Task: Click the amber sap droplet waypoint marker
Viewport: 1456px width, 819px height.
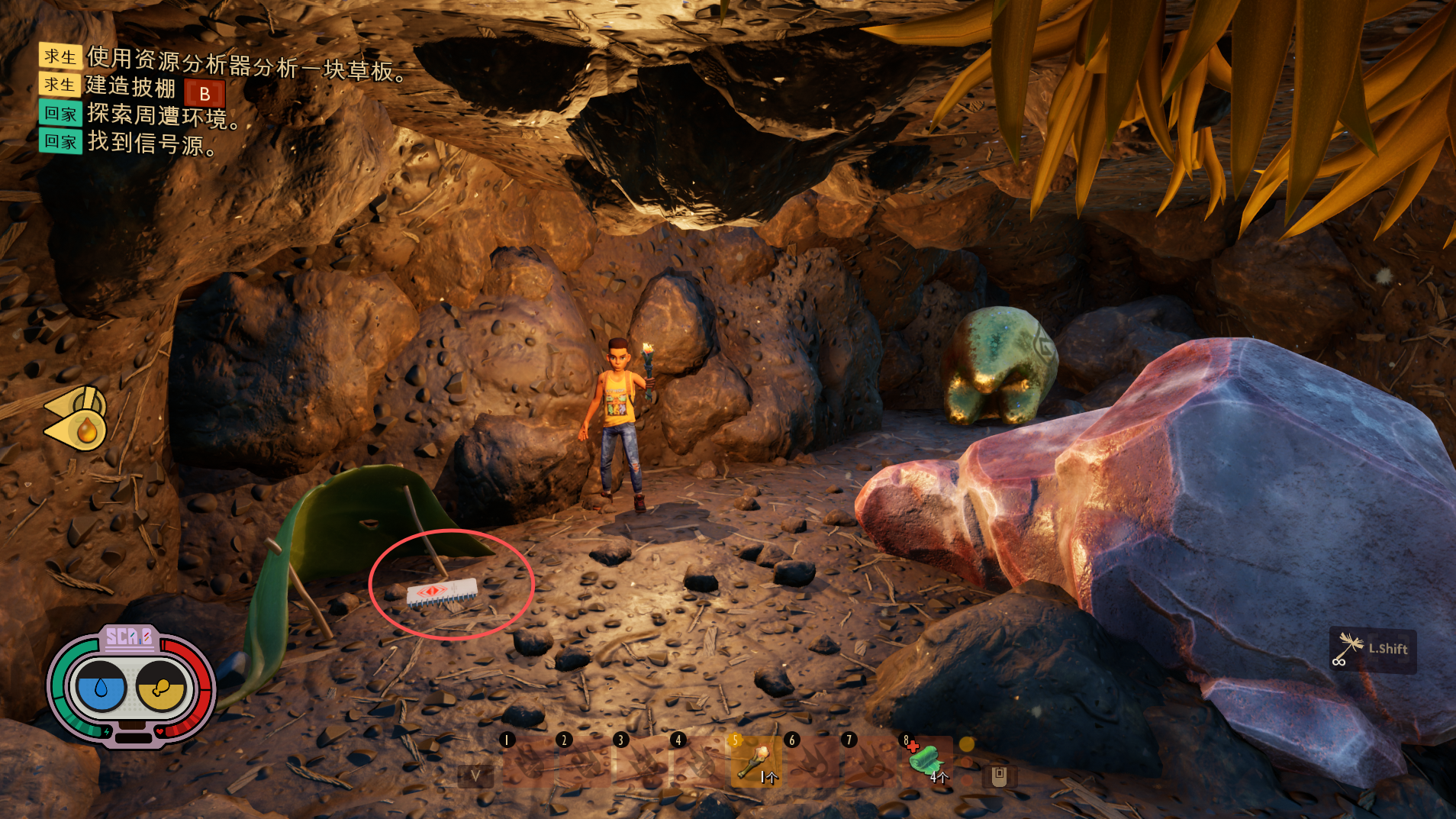Action: point(85,430)
